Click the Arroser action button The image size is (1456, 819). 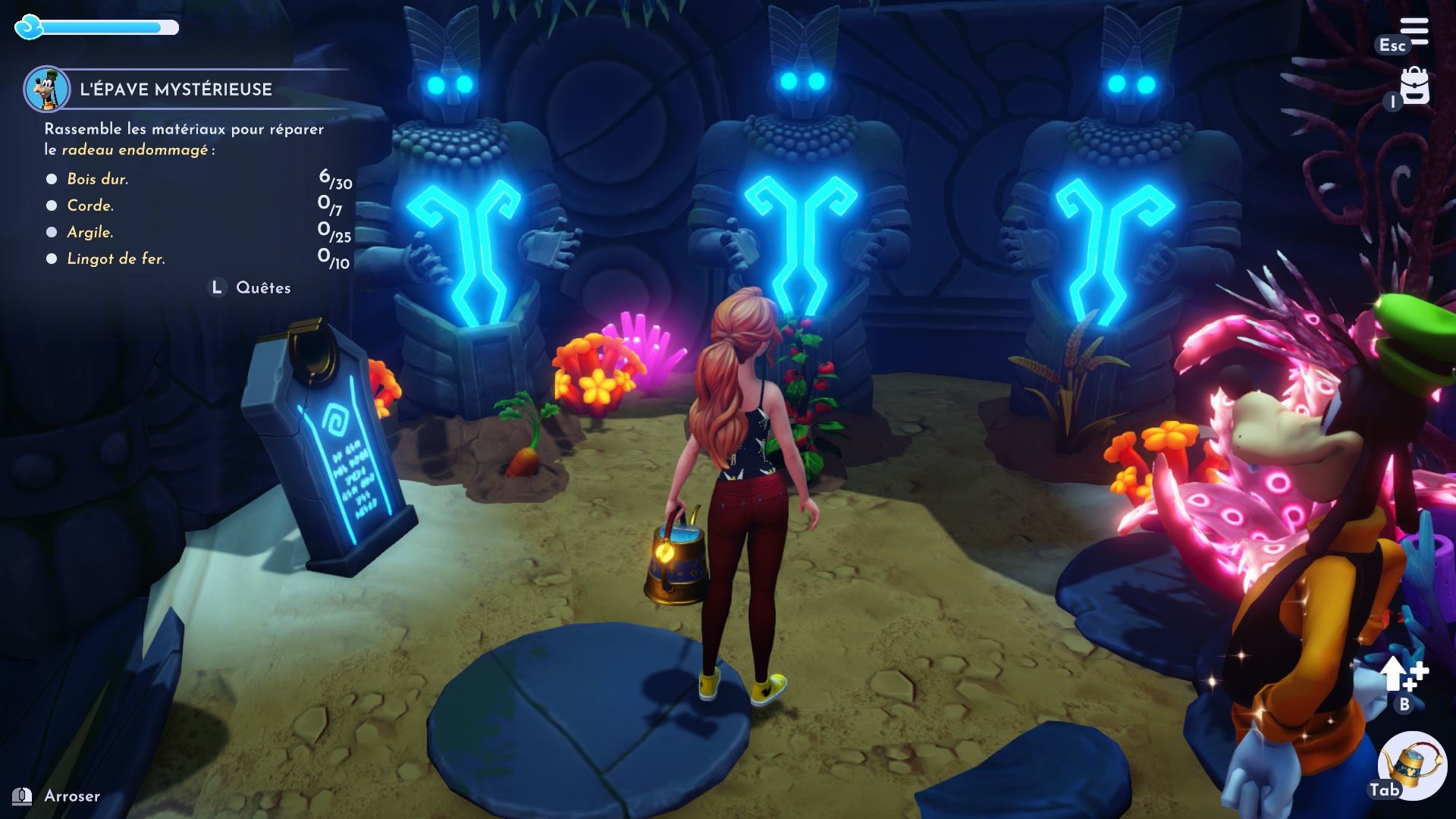click(74, 797)
